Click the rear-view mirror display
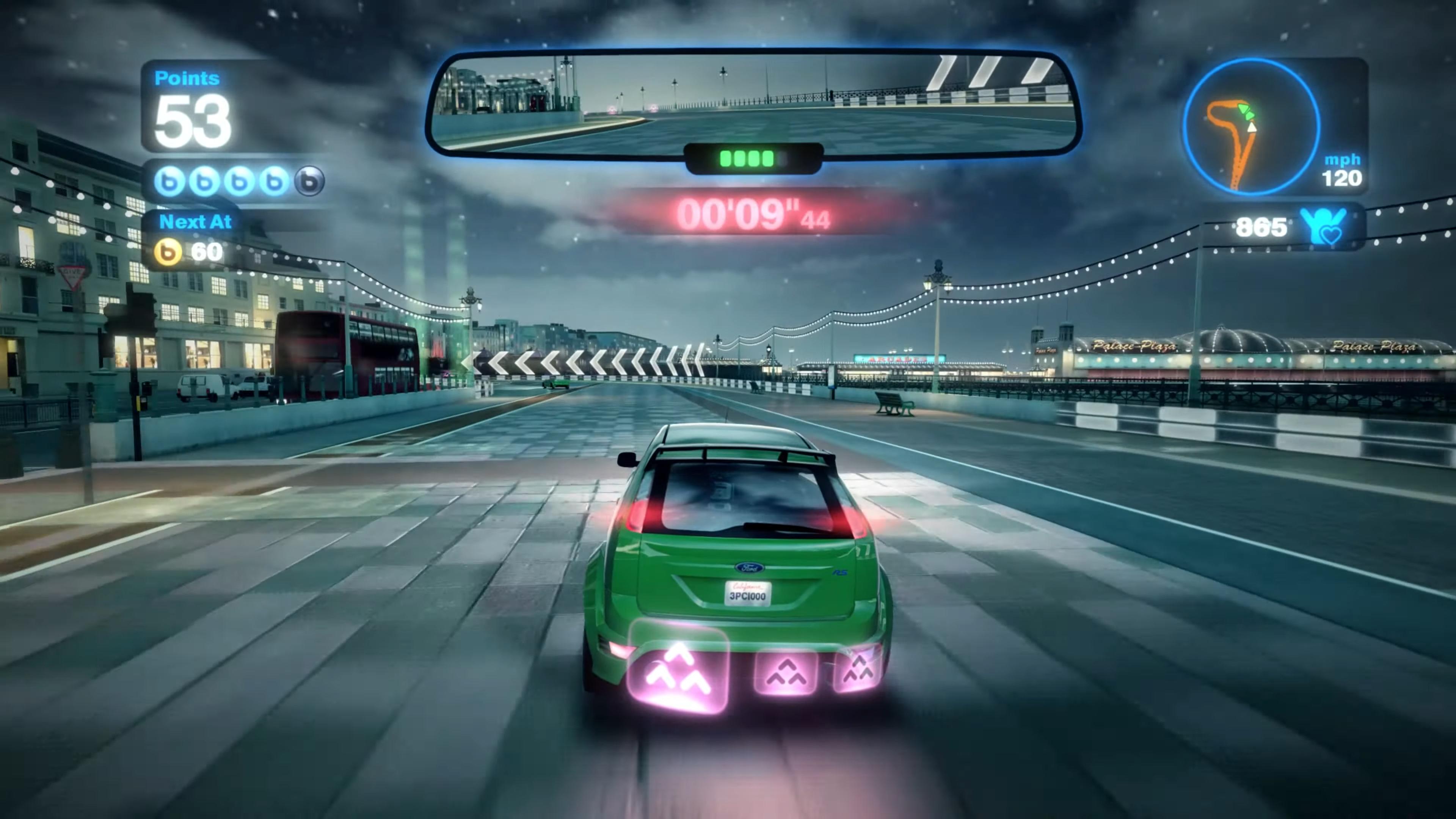The width and height of the screenshot is (1456, 819). (x=753, y=104)
